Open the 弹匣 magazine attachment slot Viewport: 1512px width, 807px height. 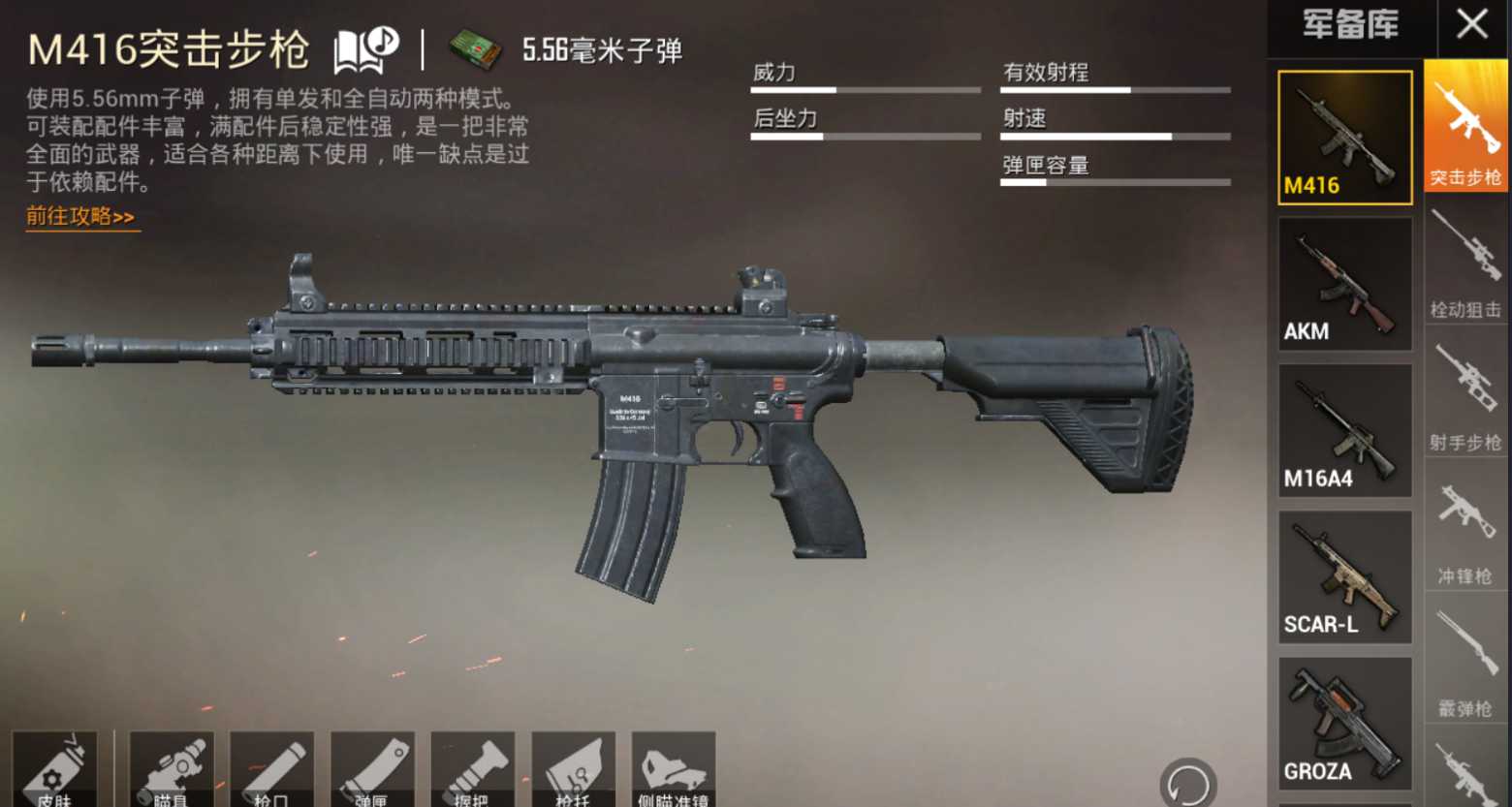coord(374,770)
